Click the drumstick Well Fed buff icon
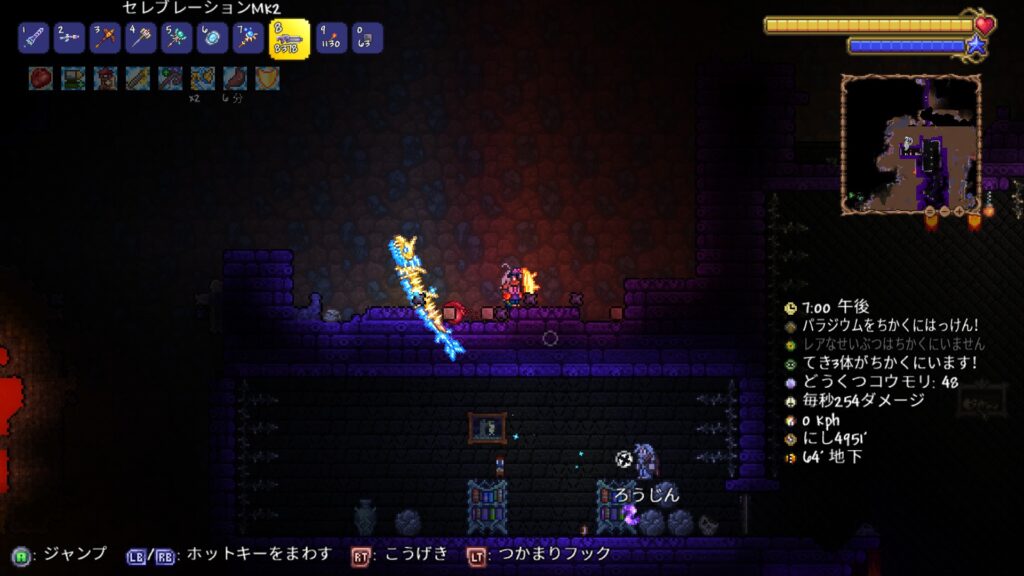This screenshot has width=1024, height=576. 234,78
